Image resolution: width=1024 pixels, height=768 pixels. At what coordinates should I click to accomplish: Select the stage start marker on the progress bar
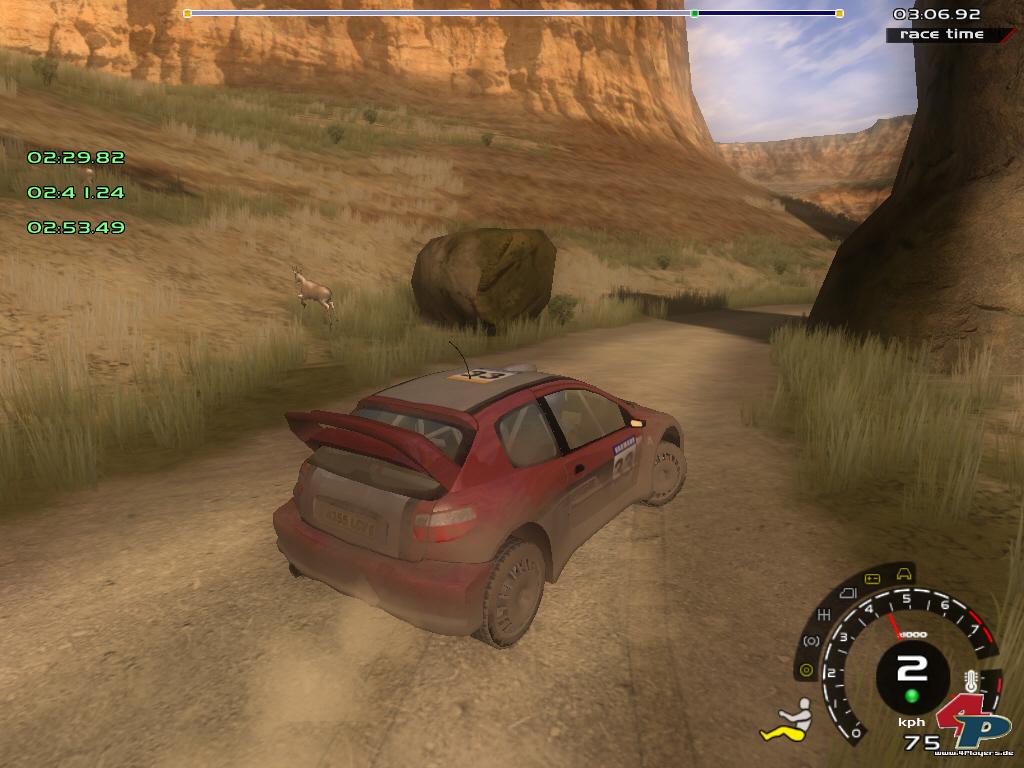pyautogui.click(x=187, y=13)
